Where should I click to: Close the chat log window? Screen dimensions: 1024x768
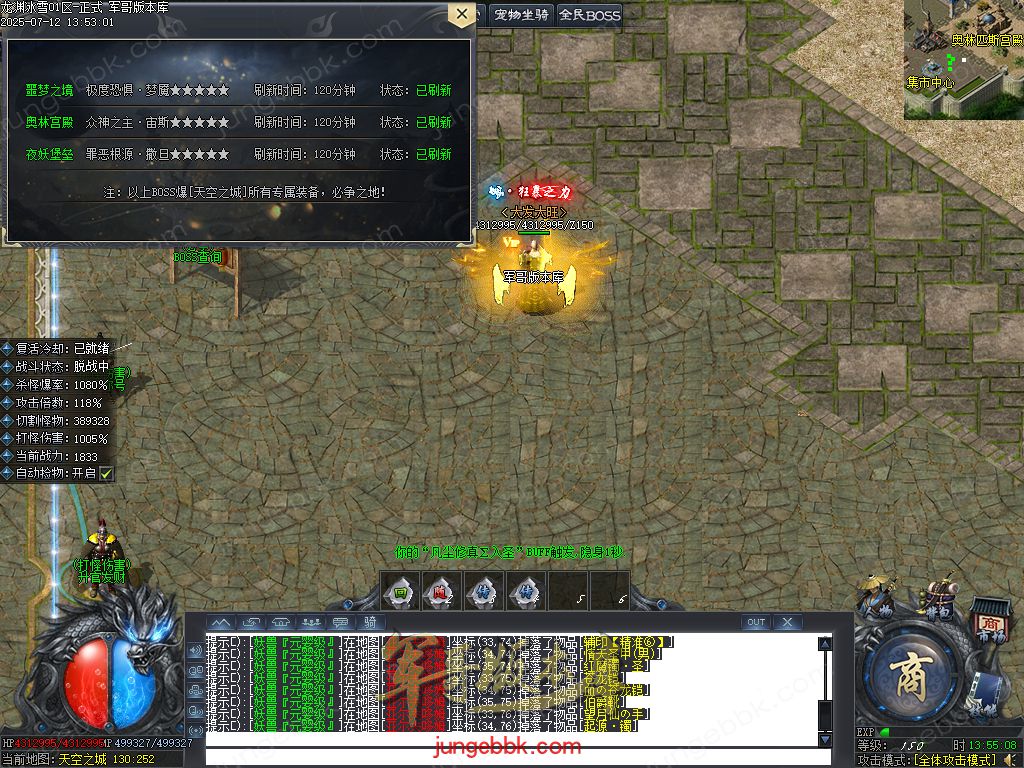click(x=788, y=622)
